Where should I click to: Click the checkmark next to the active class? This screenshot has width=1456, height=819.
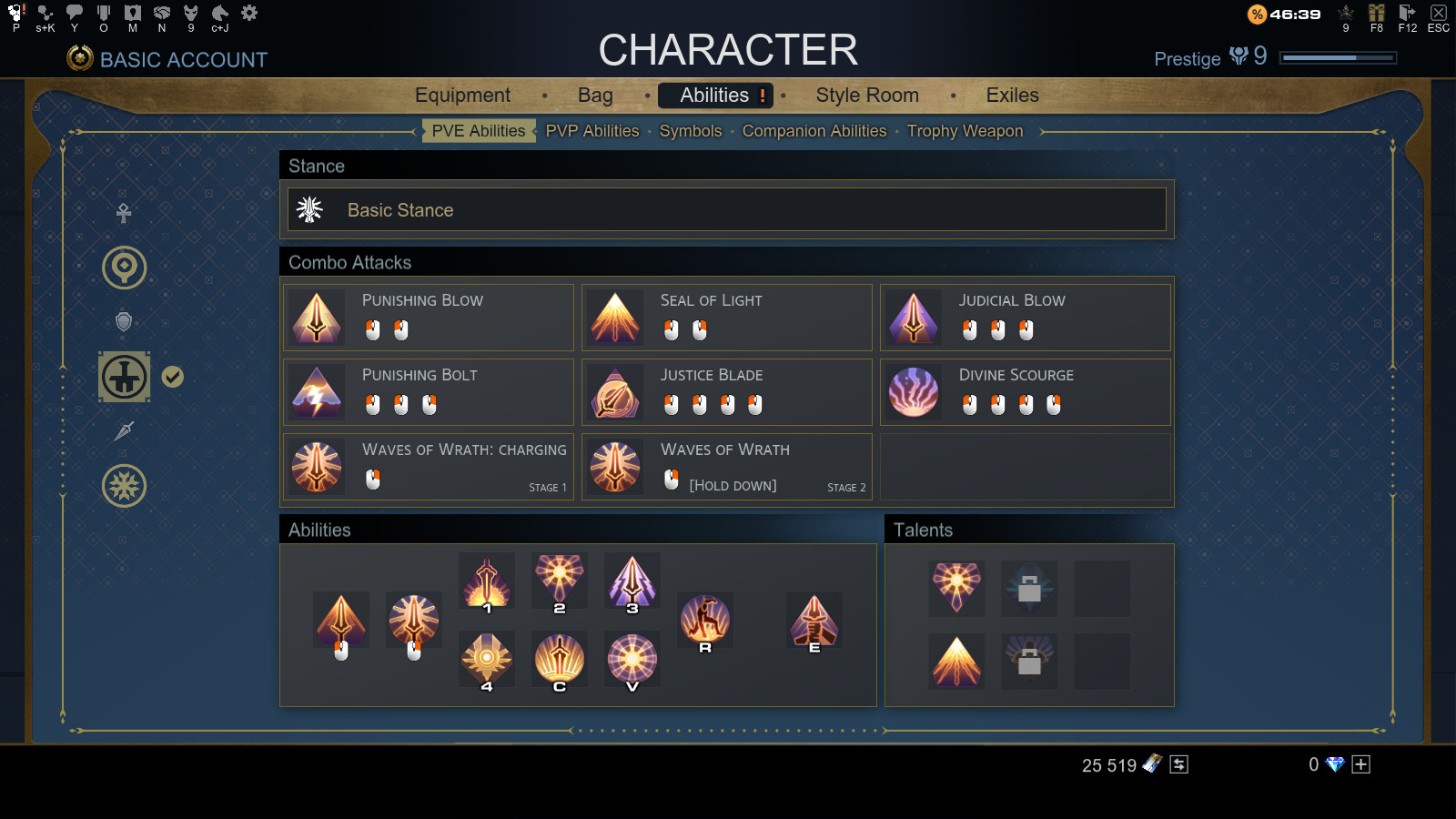(171, 374)
